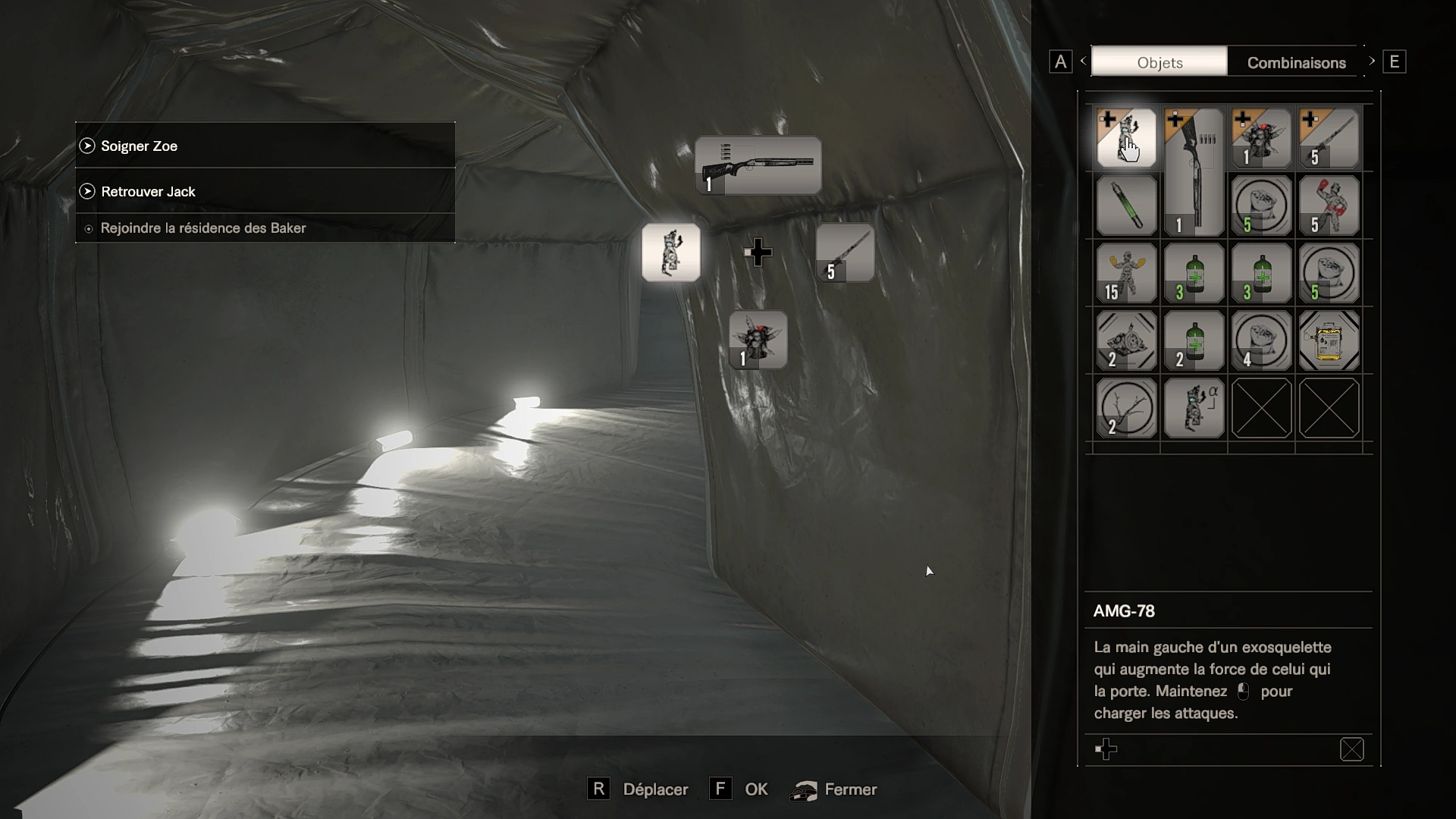This screenshot has width=1456, height=819.
Task: Switch to the Combinaisons tab
Action: pos(1296,62)
